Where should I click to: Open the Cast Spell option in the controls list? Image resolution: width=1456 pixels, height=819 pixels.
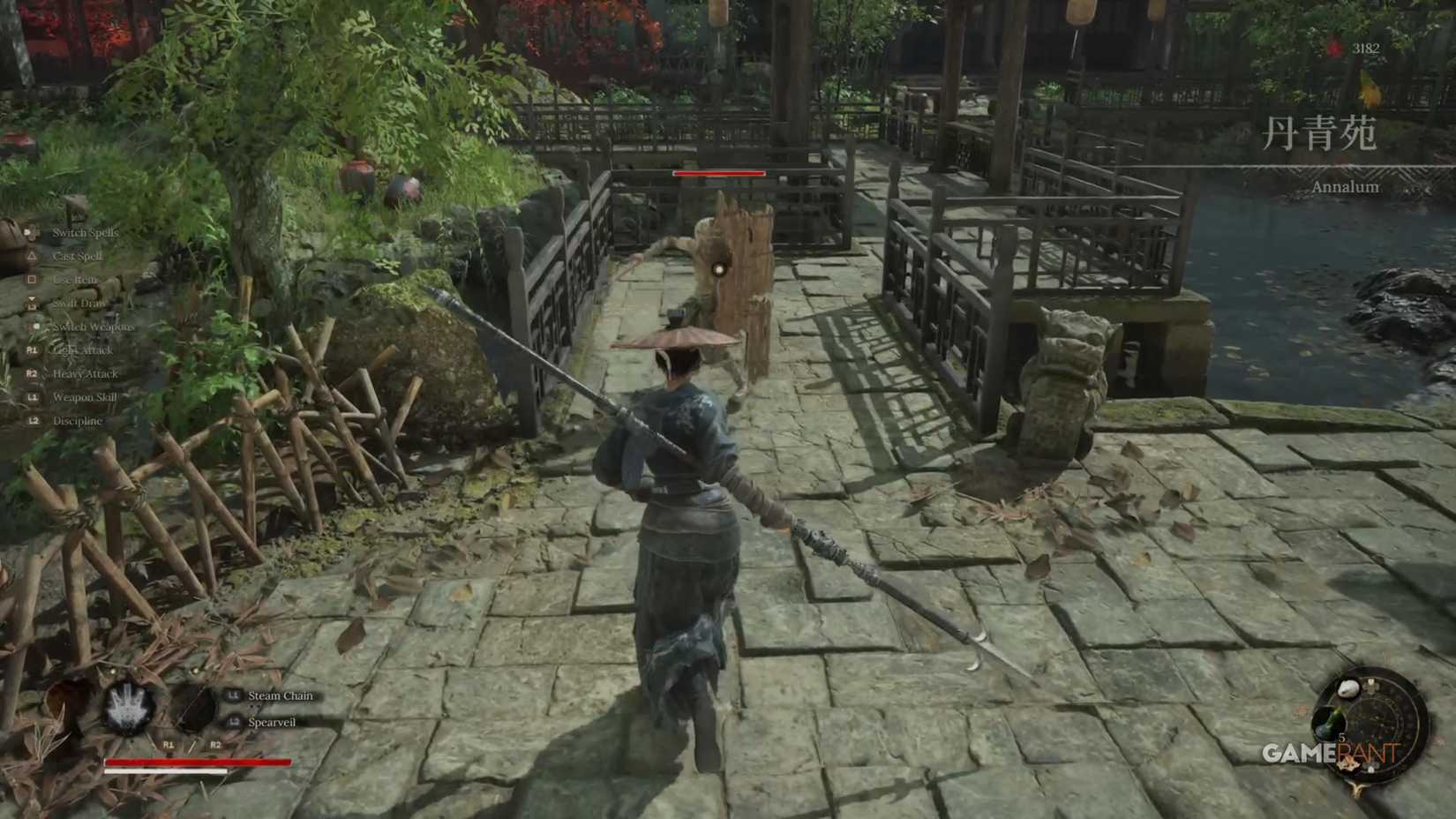coord(79,256)
